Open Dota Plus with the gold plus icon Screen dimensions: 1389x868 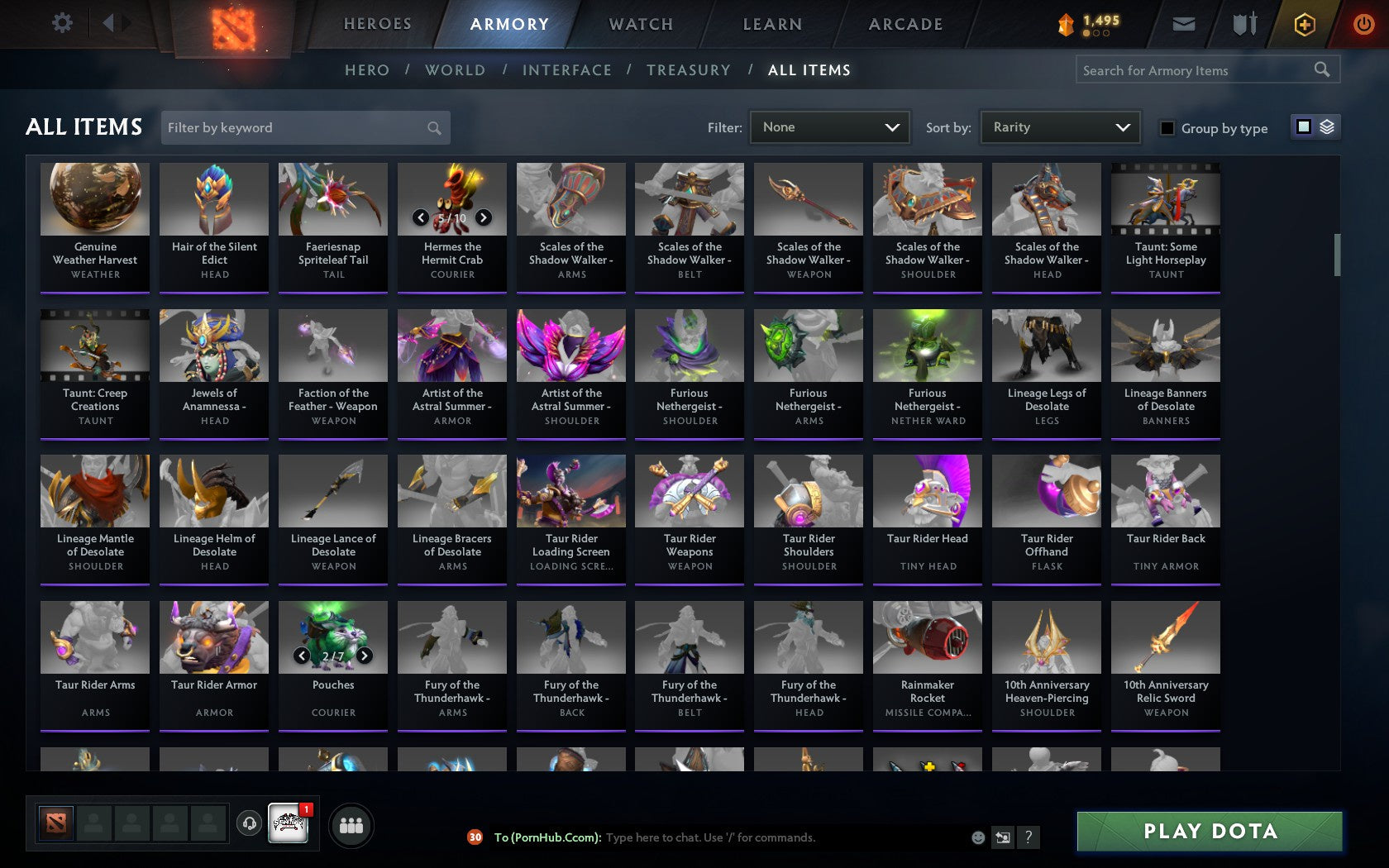[1305, 24]
